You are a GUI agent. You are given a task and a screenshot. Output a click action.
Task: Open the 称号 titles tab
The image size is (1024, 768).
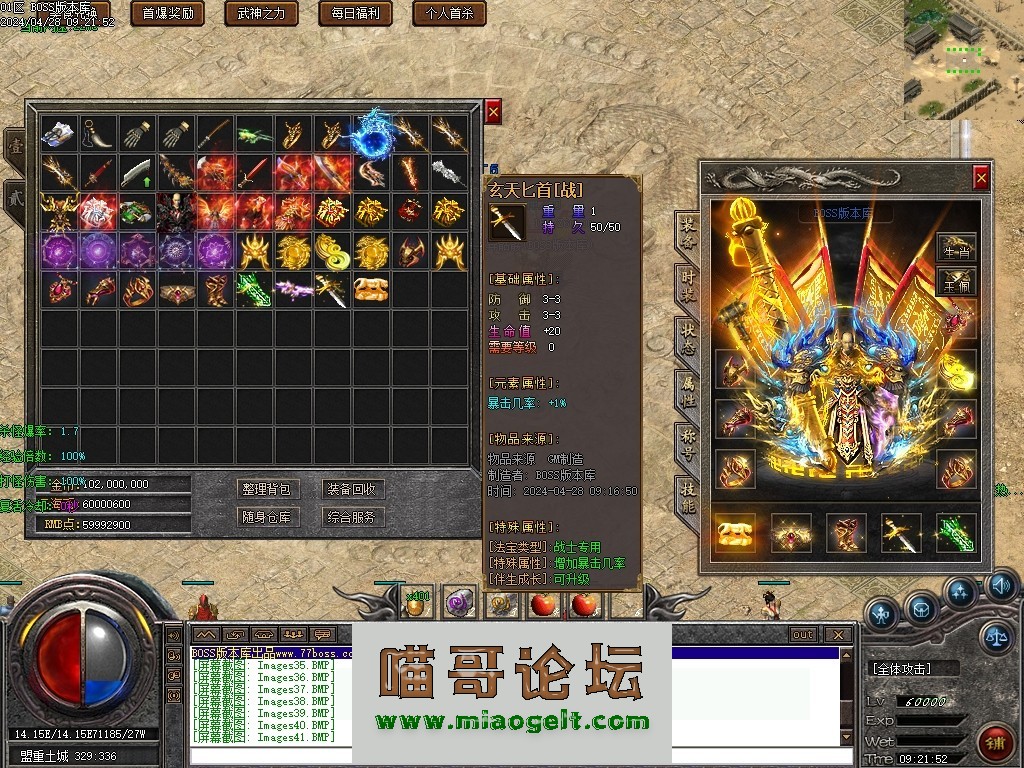688,440
